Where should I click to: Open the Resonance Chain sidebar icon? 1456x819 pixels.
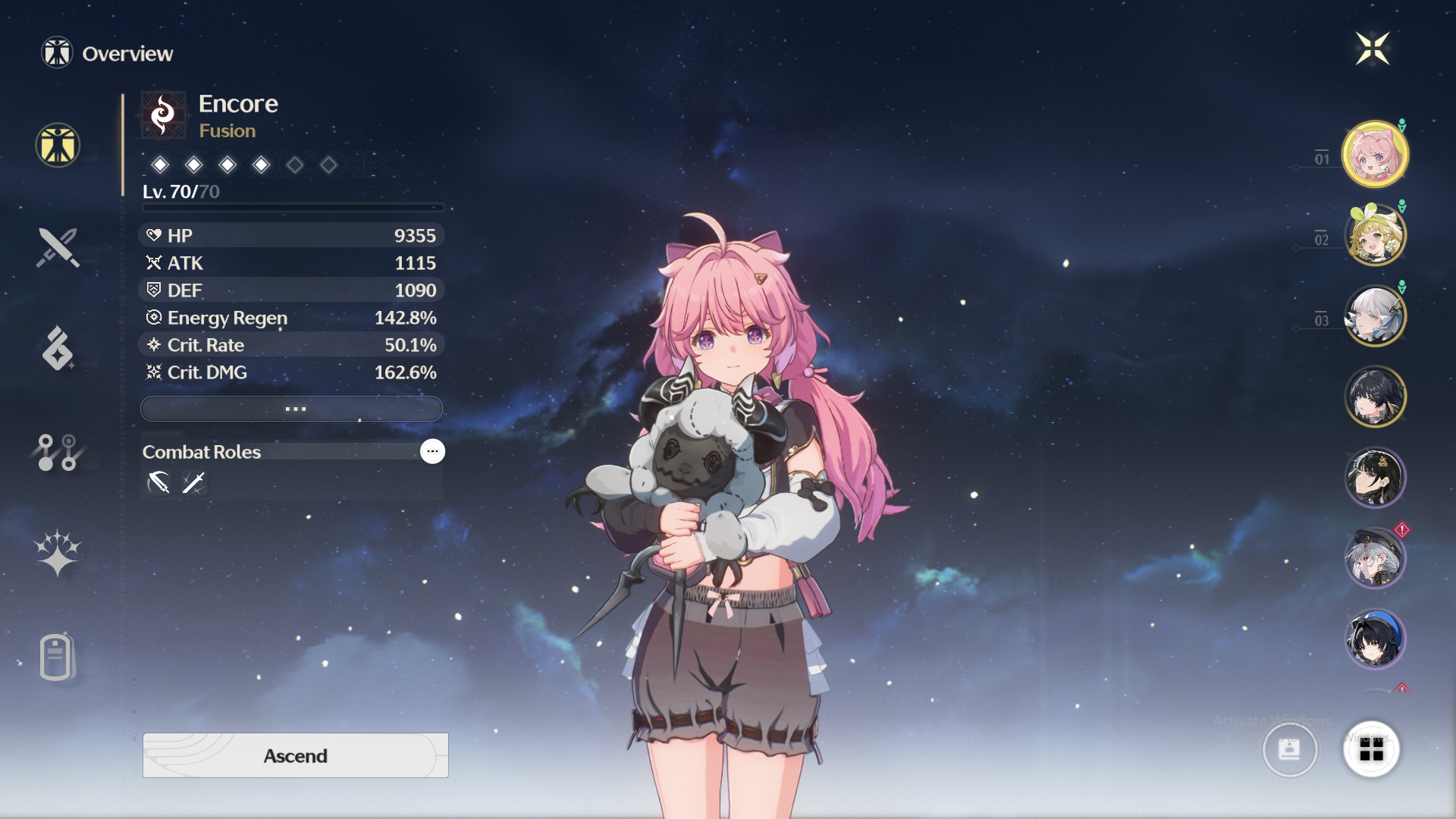[55, 453]
